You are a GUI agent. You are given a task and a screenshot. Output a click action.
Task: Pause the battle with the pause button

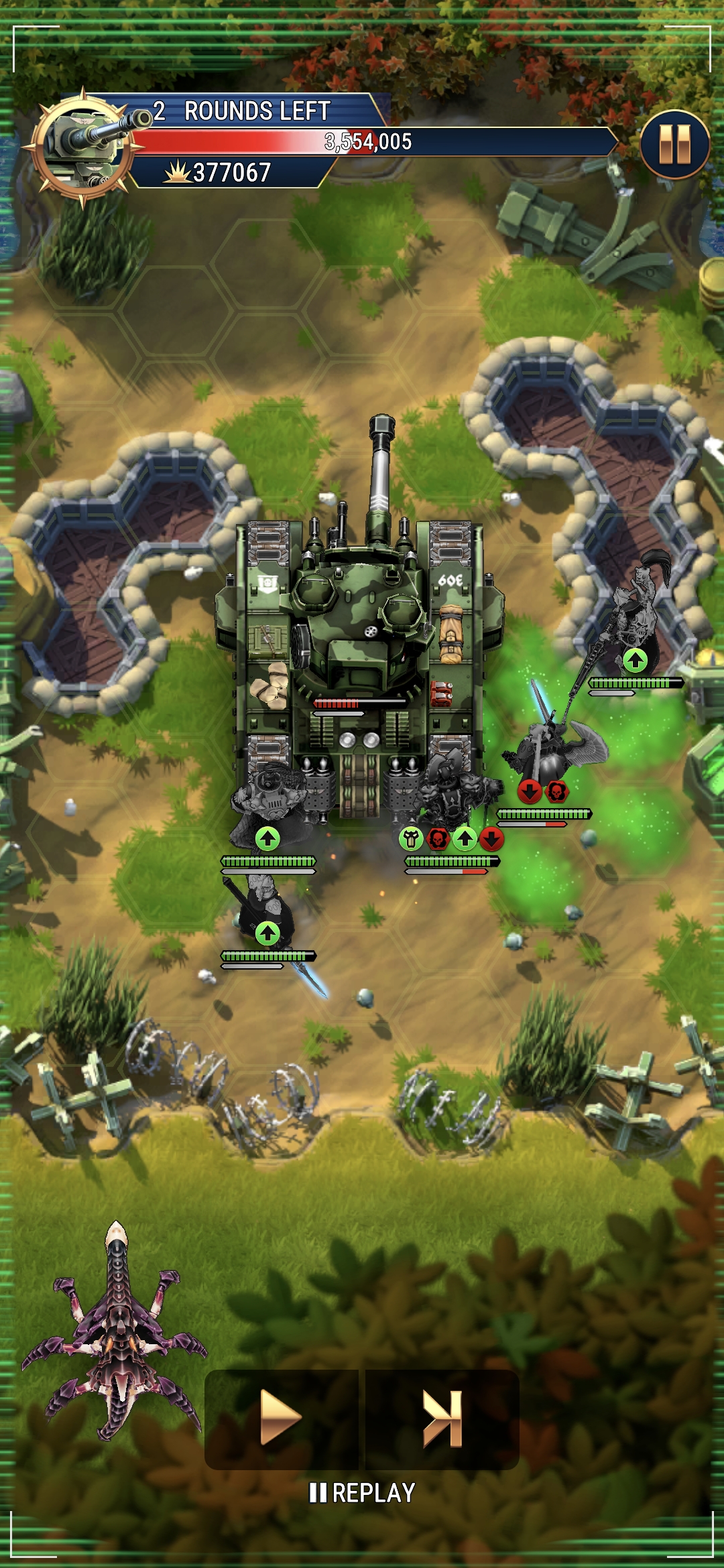point(674,145)
